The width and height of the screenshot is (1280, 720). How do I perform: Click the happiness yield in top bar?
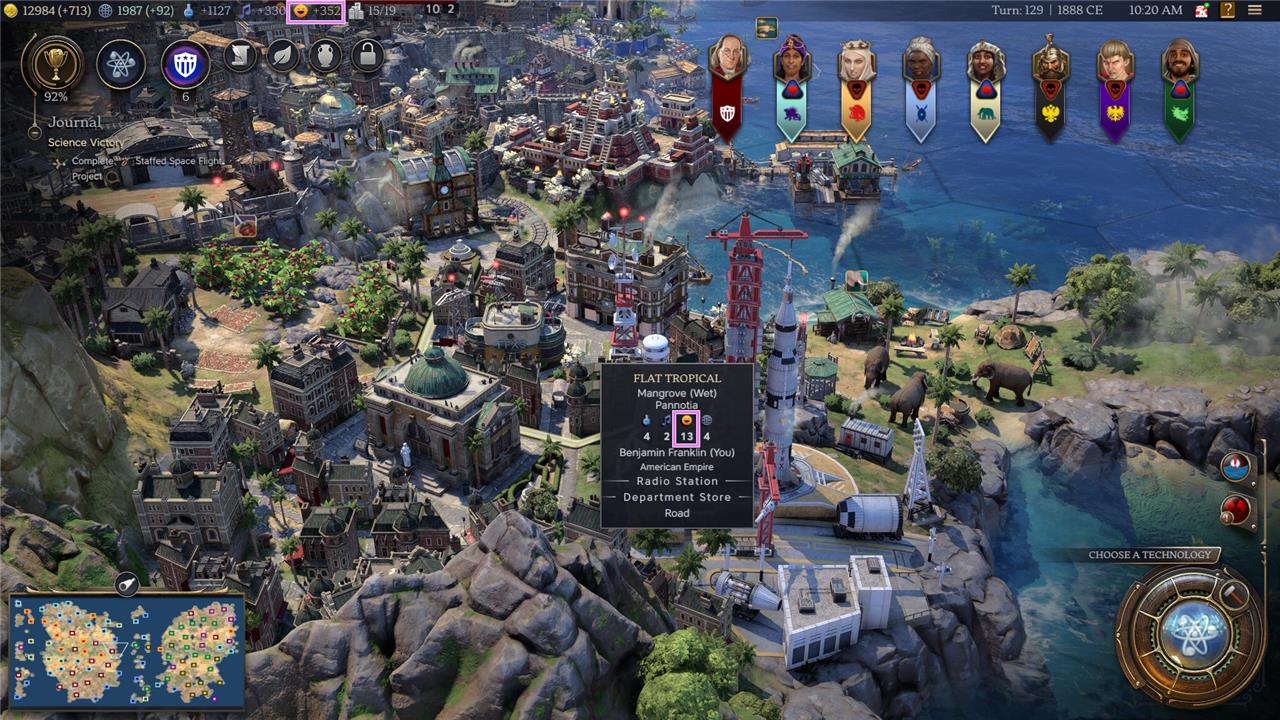point(317,11)
